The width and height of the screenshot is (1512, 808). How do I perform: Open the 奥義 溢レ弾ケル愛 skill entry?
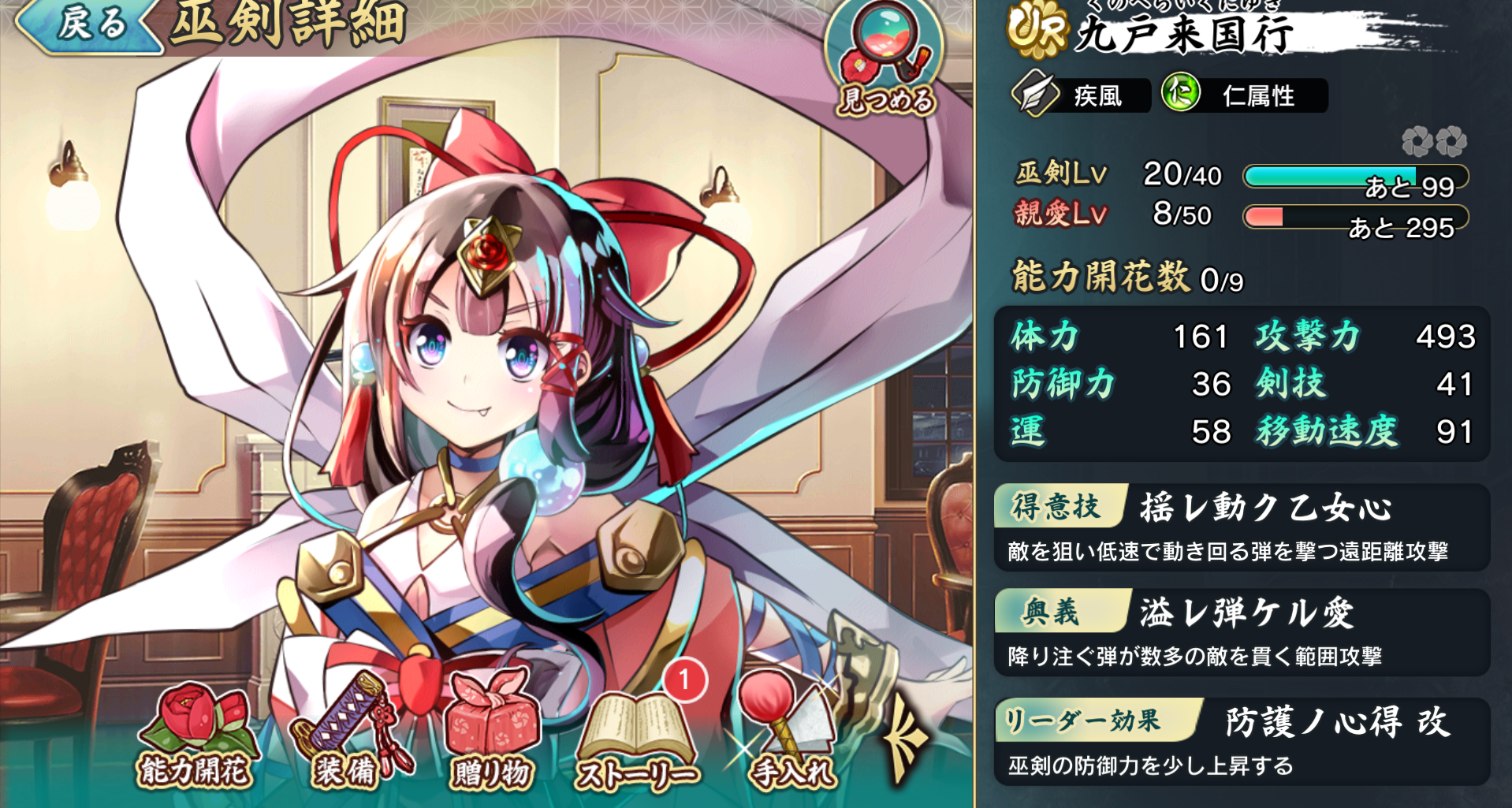1242,633
